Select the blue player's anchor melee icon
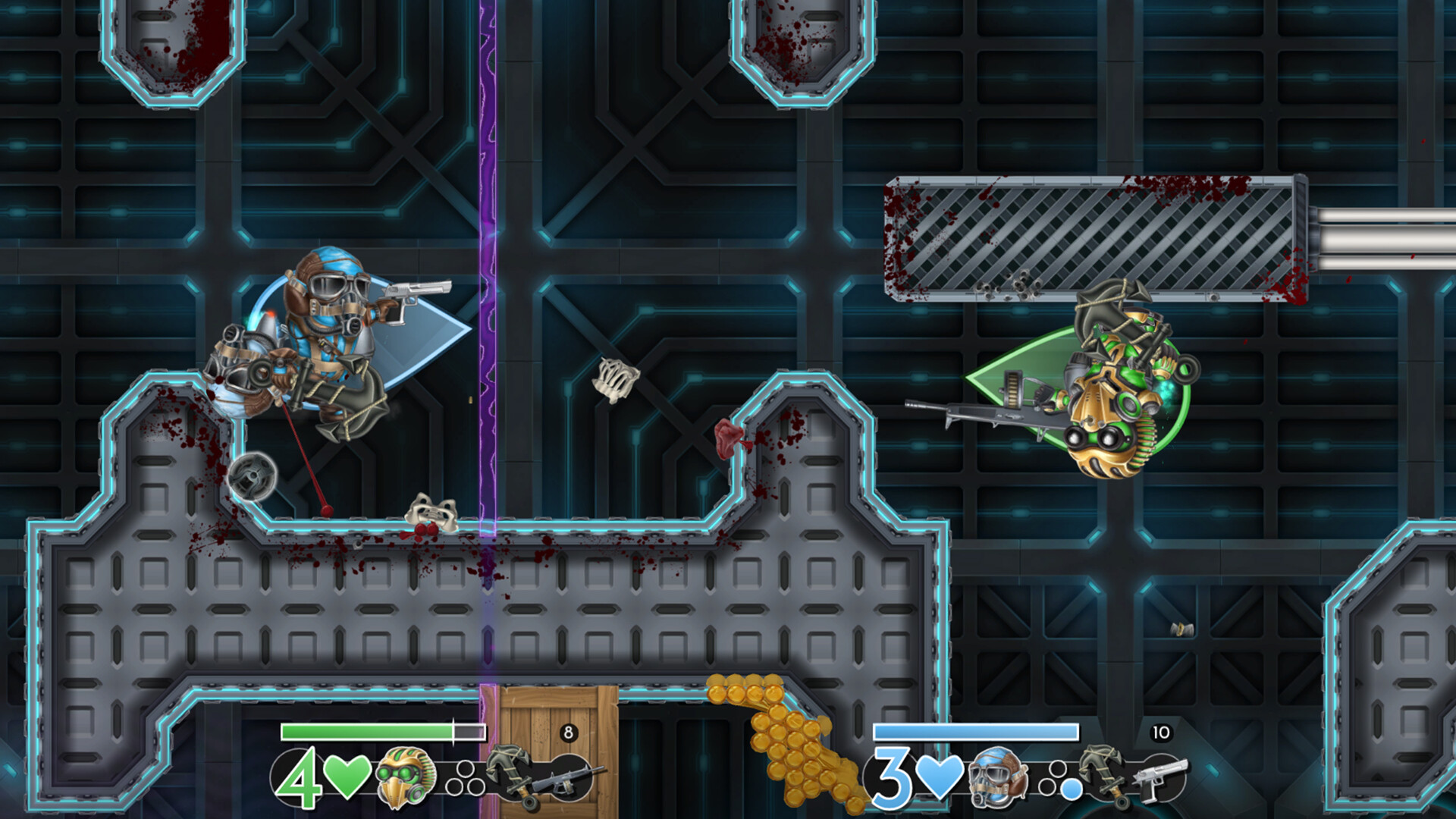 pos(1104,775)
